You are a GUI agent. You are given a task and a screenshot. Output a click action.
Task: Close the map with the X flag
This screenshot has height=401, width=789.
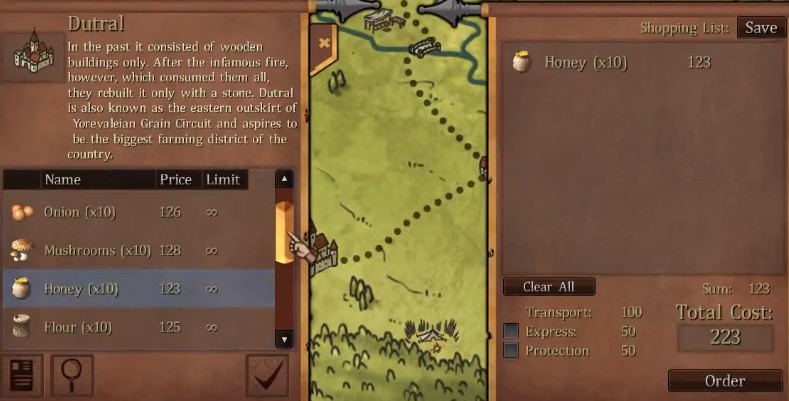[x=323, y=43]
